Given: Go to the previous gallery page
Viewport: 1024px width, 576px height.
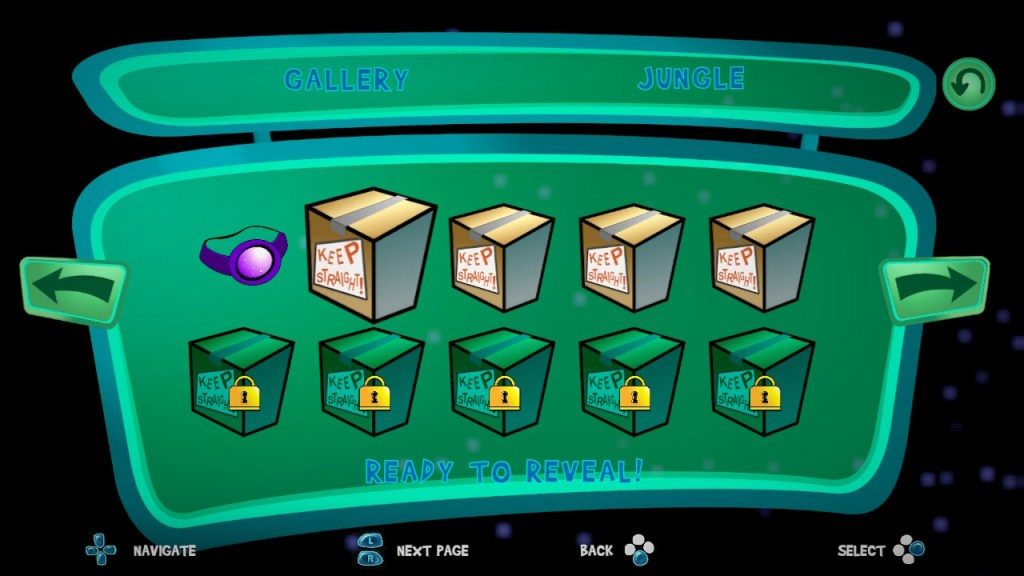Looking at the screenshot, I should point(73,289).
